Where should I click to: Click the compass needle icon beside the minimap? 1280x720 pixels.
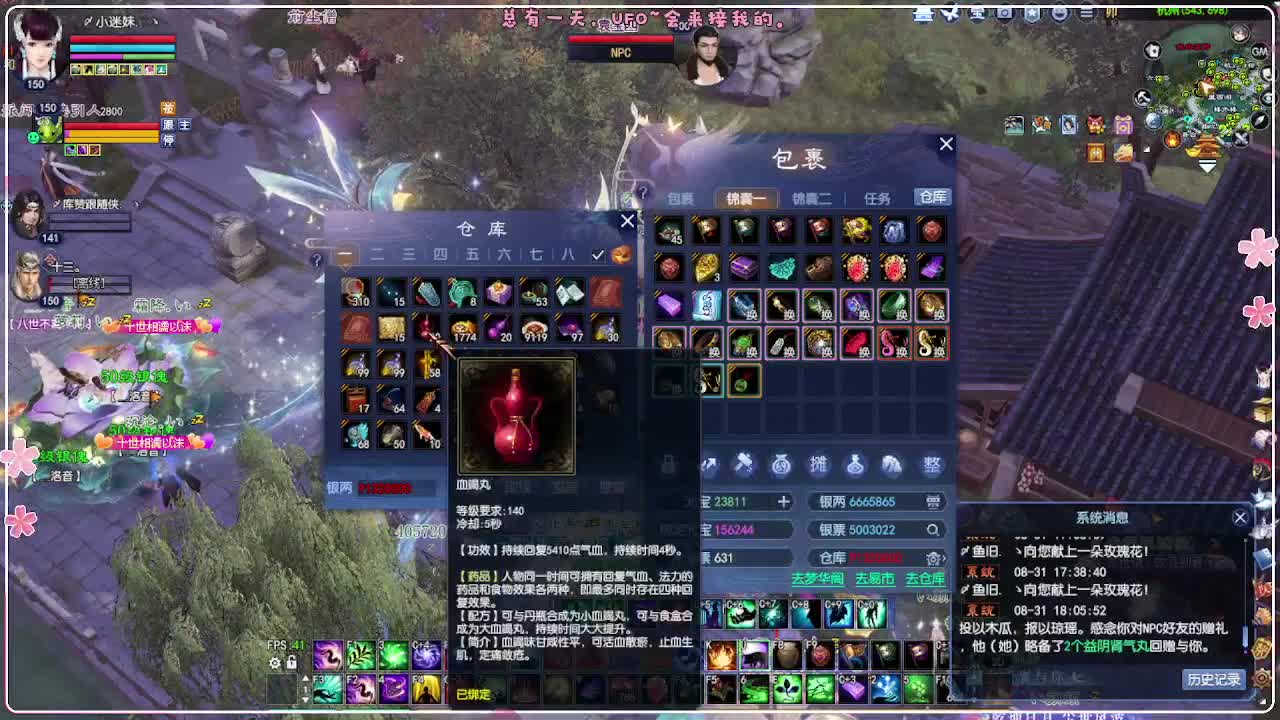click(x=1259, y=121)
